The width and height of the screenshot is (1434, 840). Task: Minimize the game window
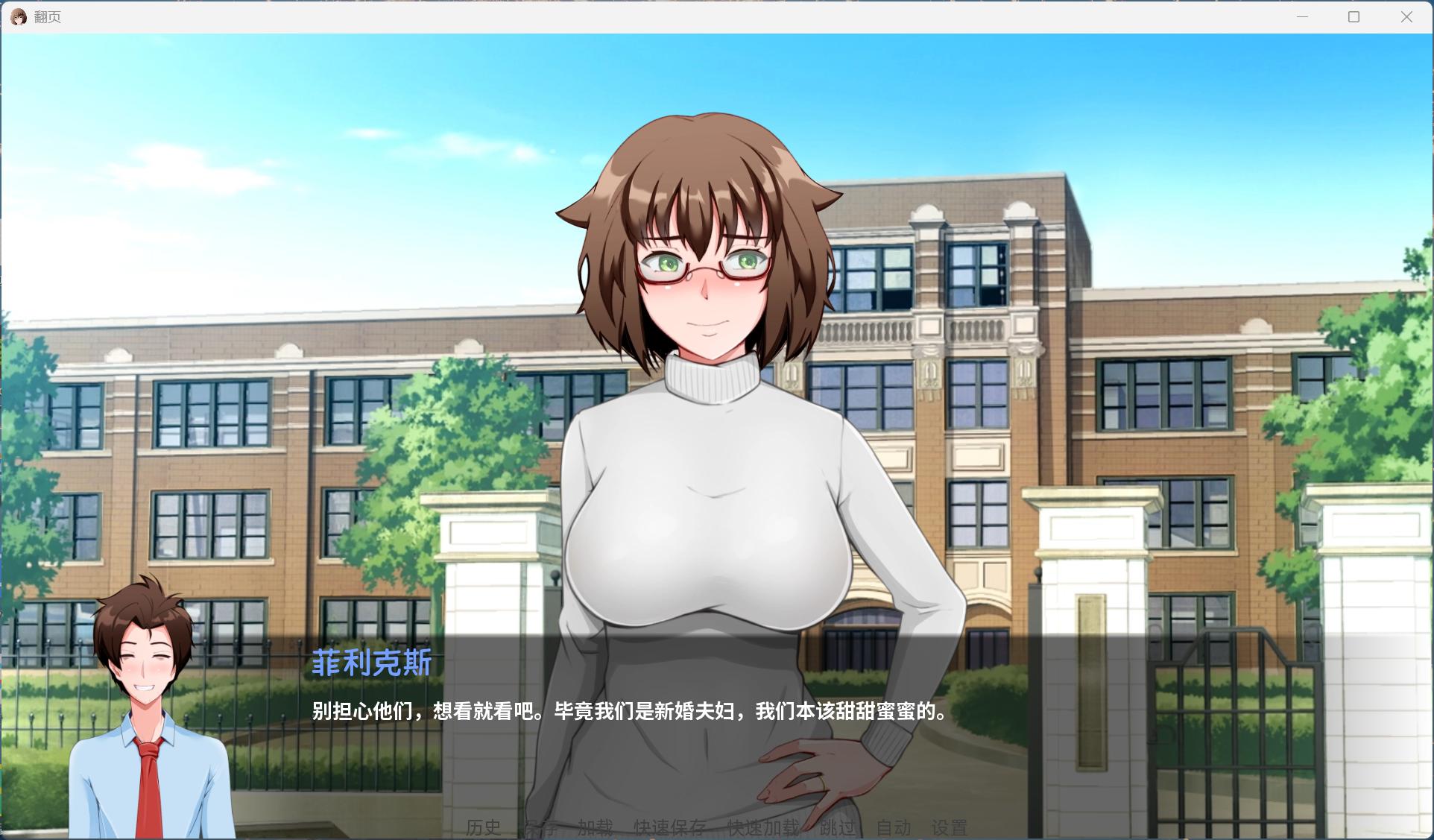1302,16
